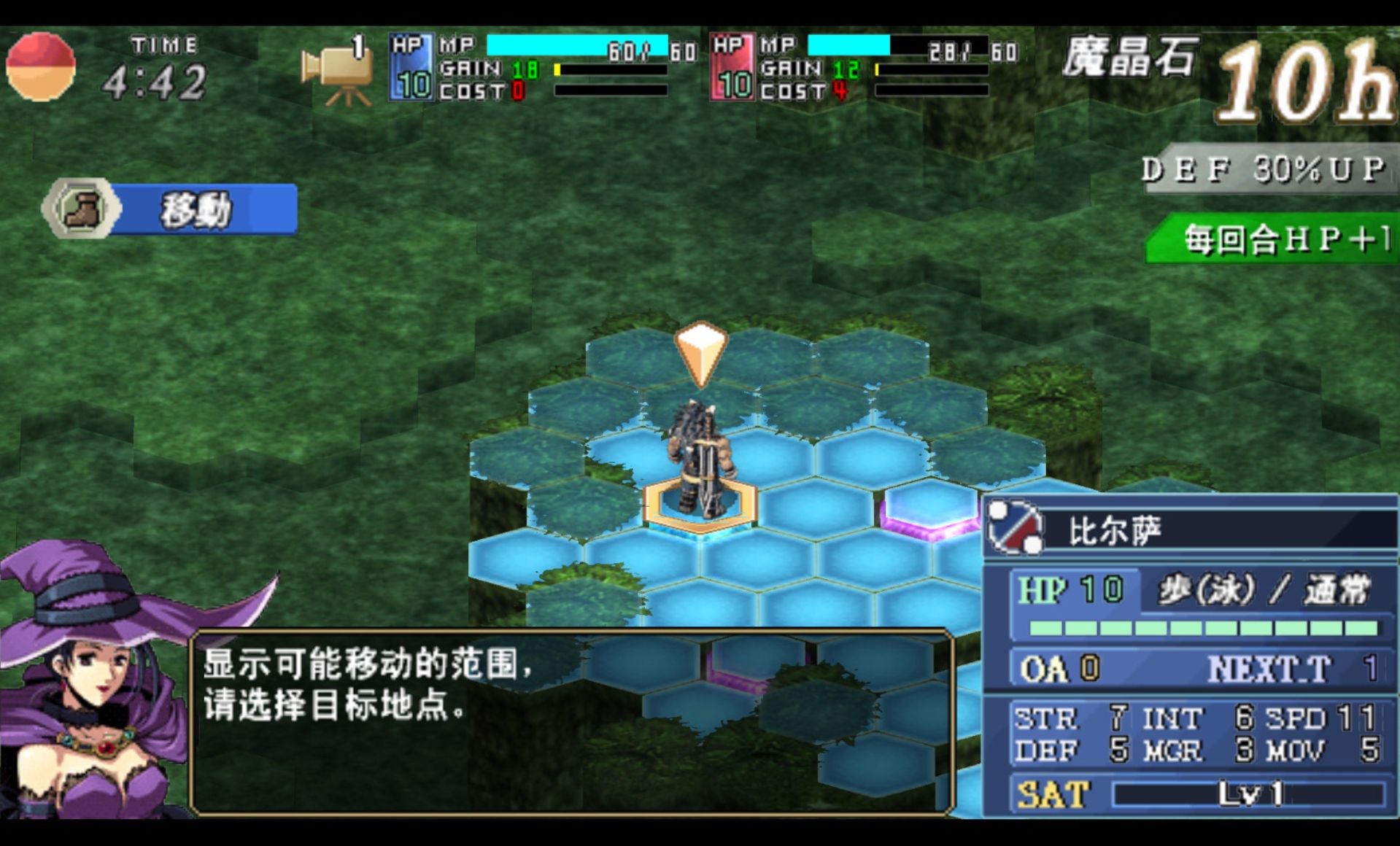This screenshot has height=846, width=1400.
Task: Choose the purple-bordered hex tile beside the unit
Action: [929, 507]
